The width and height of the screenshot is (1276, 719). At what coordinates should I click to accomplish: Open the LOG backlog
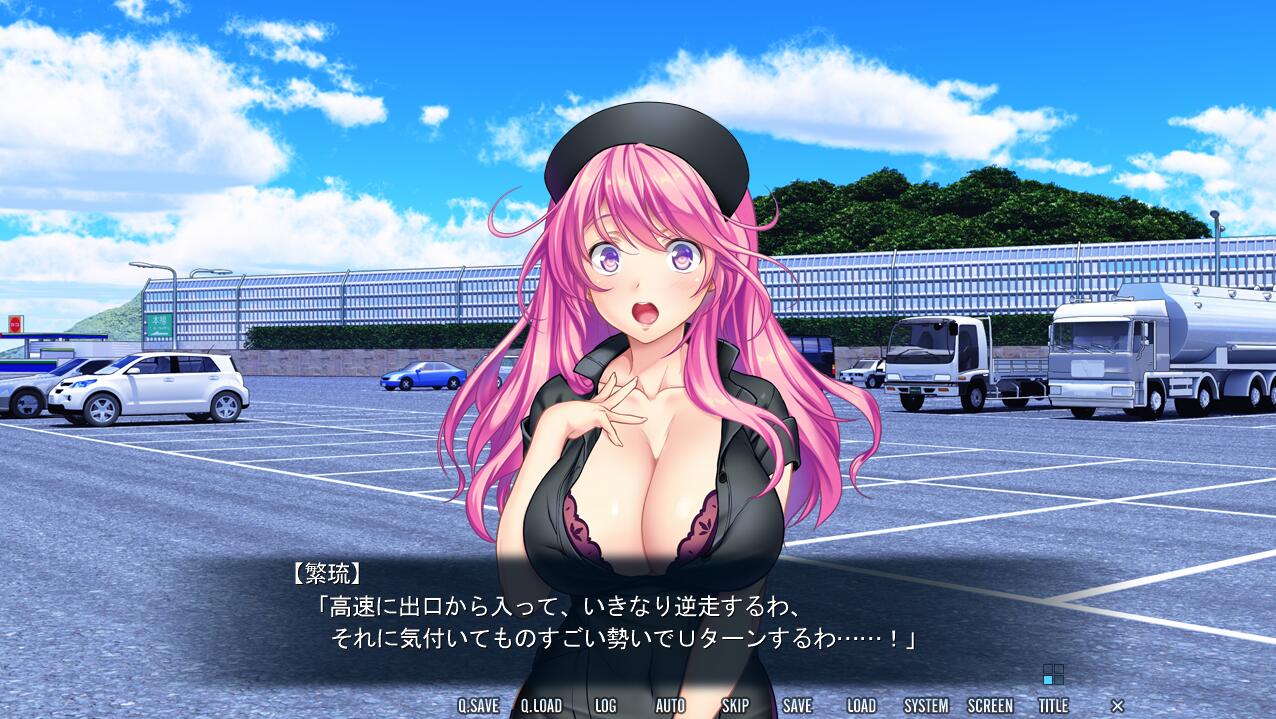(x=605, y=705)
